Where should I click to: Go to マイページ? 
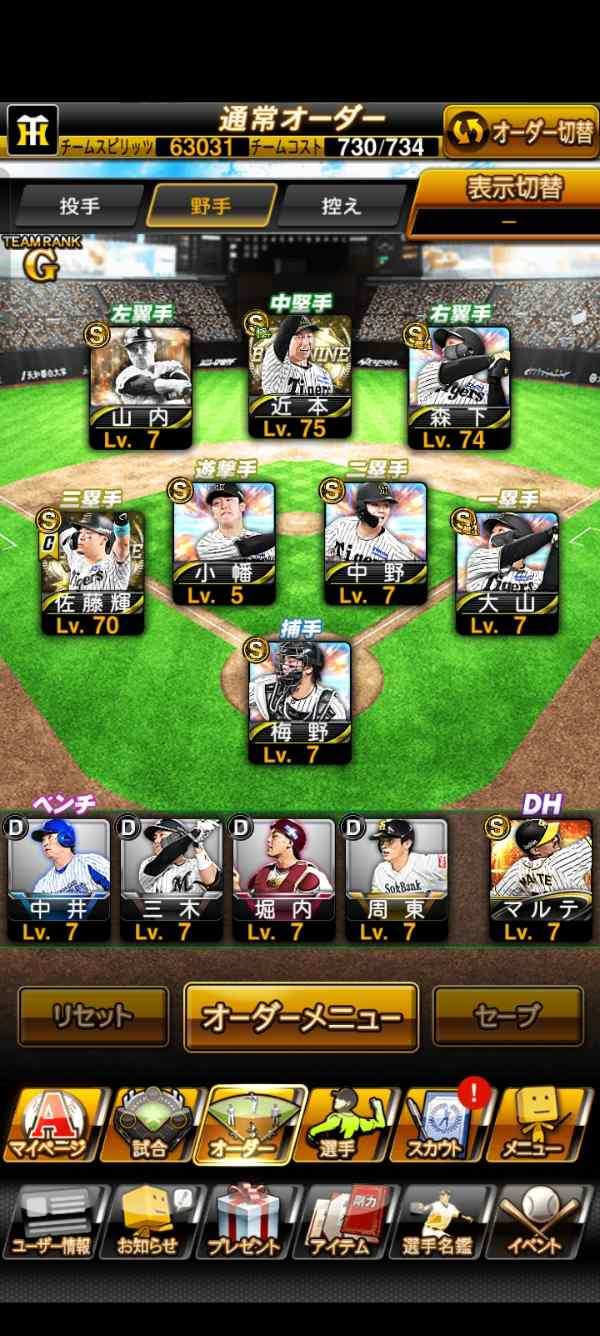click(55, 1125)
